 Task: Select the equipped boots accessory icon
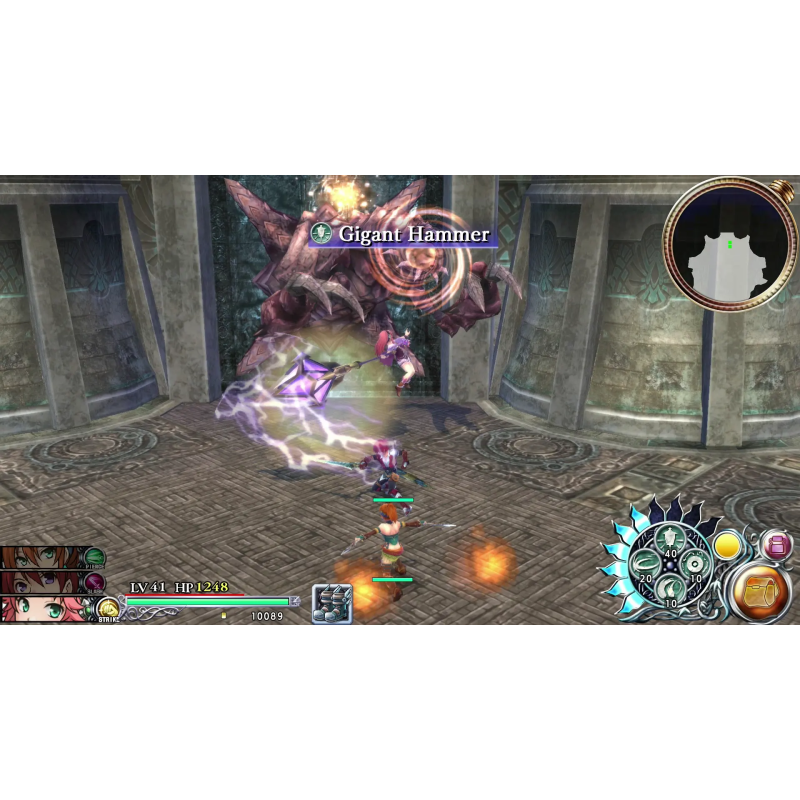point(331,603)
